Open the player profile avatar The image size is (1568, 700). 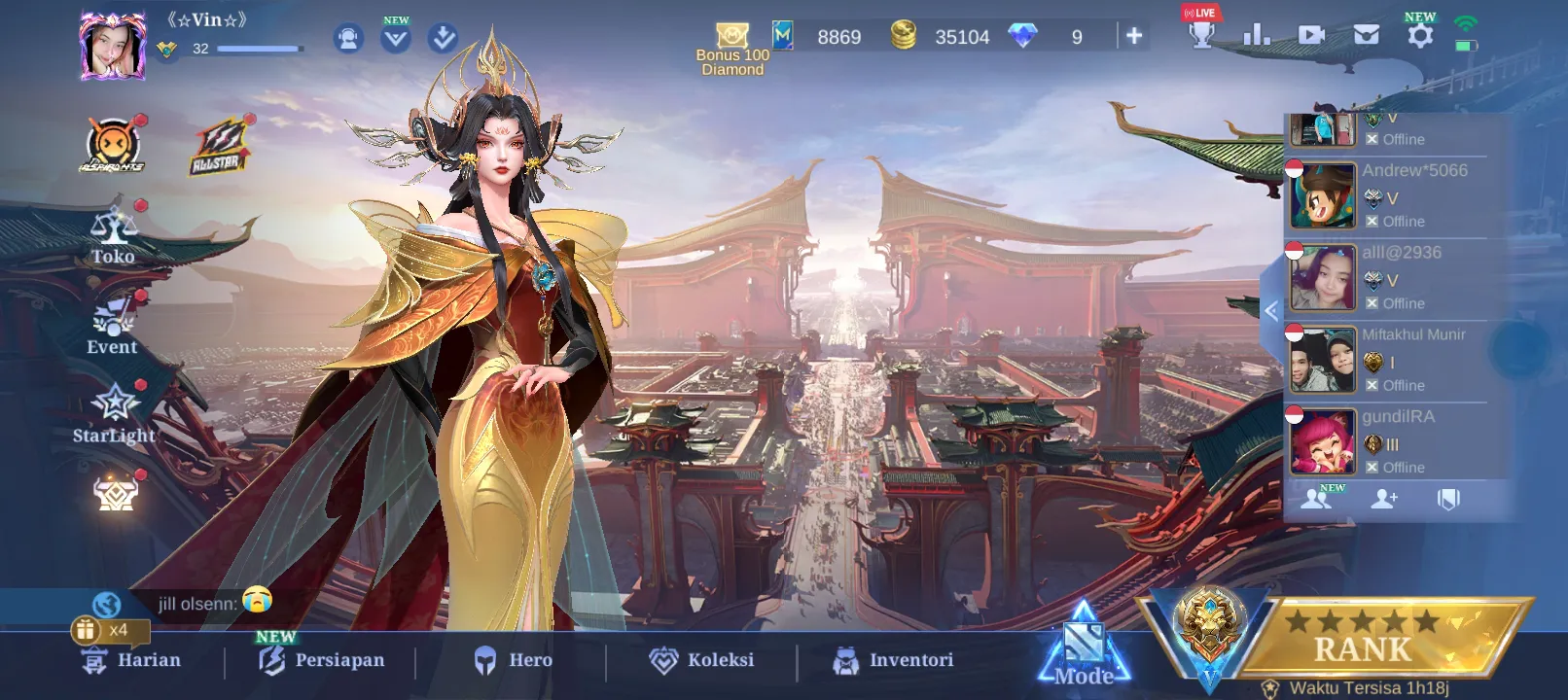[x=113, y=47]
